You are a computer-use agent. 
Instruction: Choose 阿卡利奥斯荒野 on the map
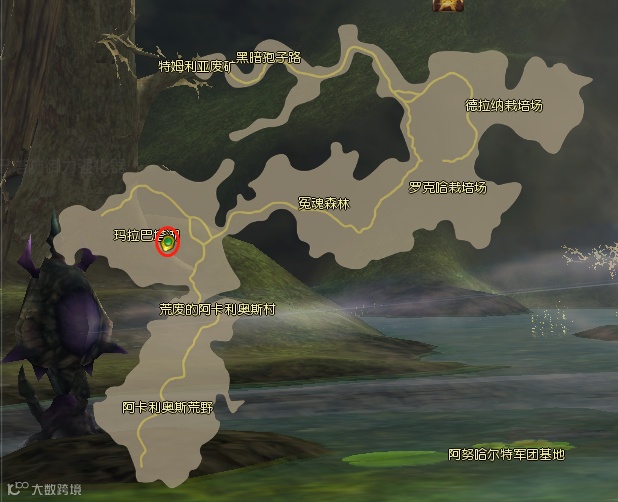[168, 408]
